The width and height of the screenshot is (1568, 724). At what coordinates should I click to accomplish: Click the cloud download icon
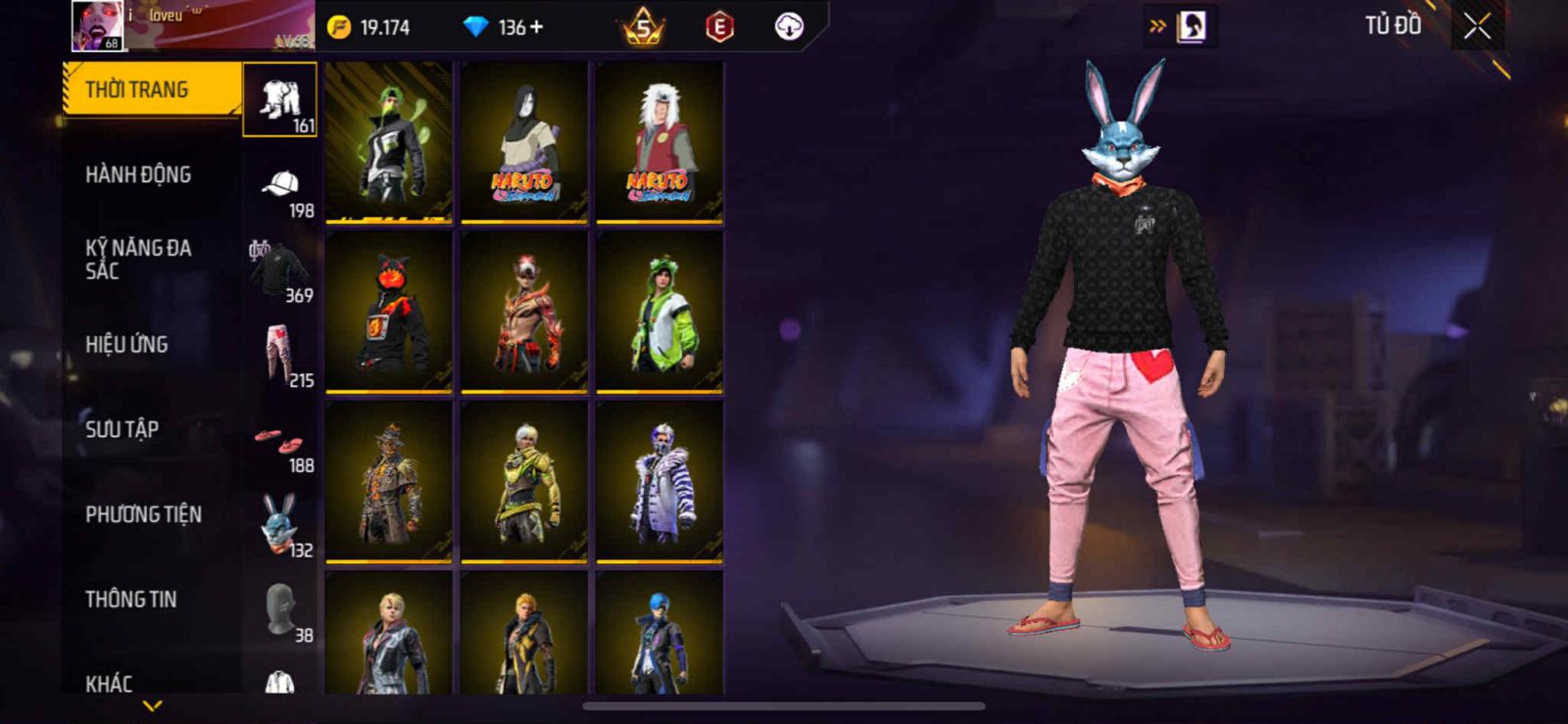tap(789, 26)
